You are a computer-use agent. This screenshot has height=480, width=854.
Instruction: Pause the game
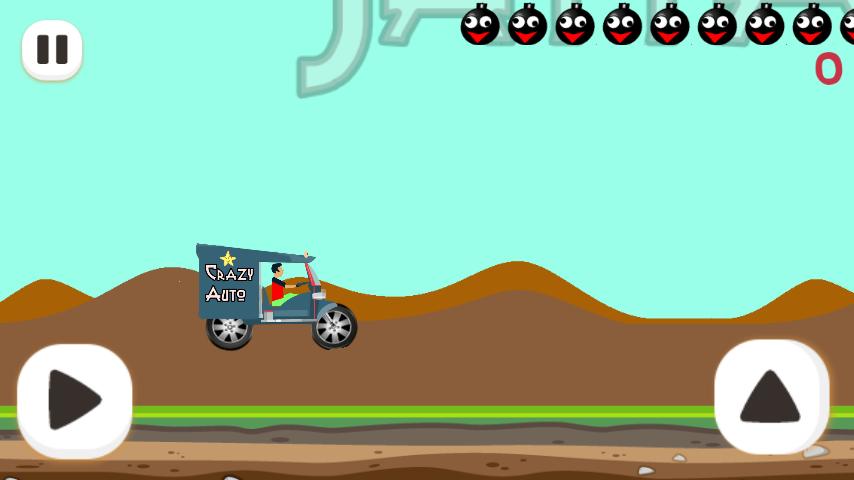52,49
